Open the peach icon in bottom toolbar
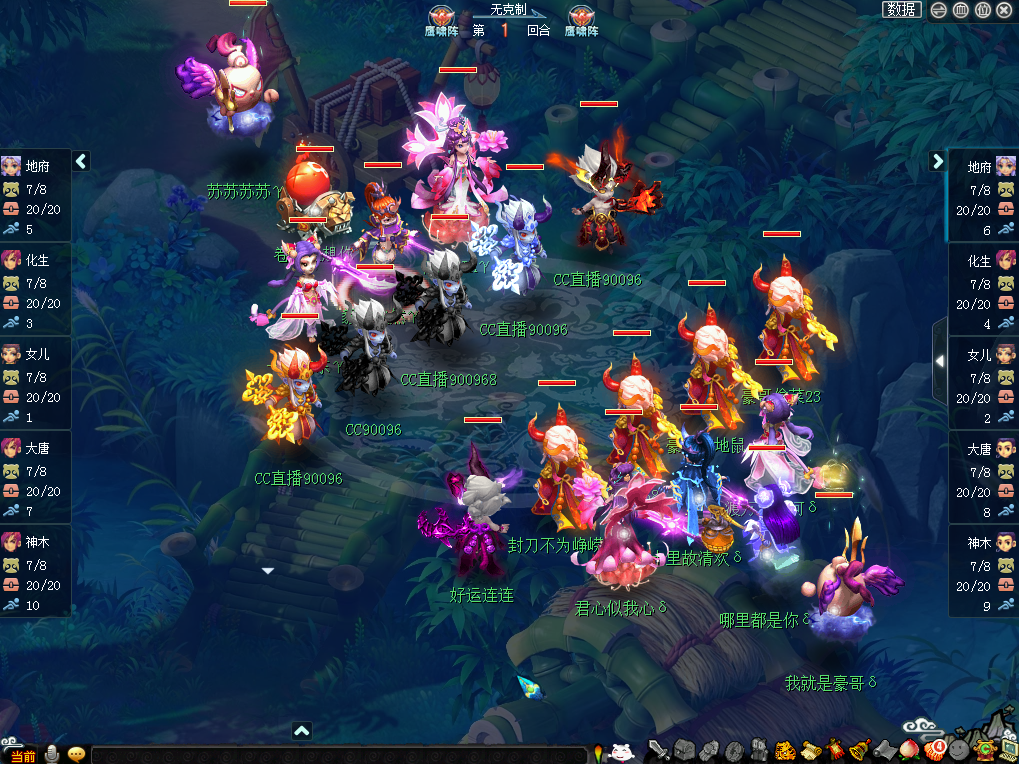 coord(909,749)
